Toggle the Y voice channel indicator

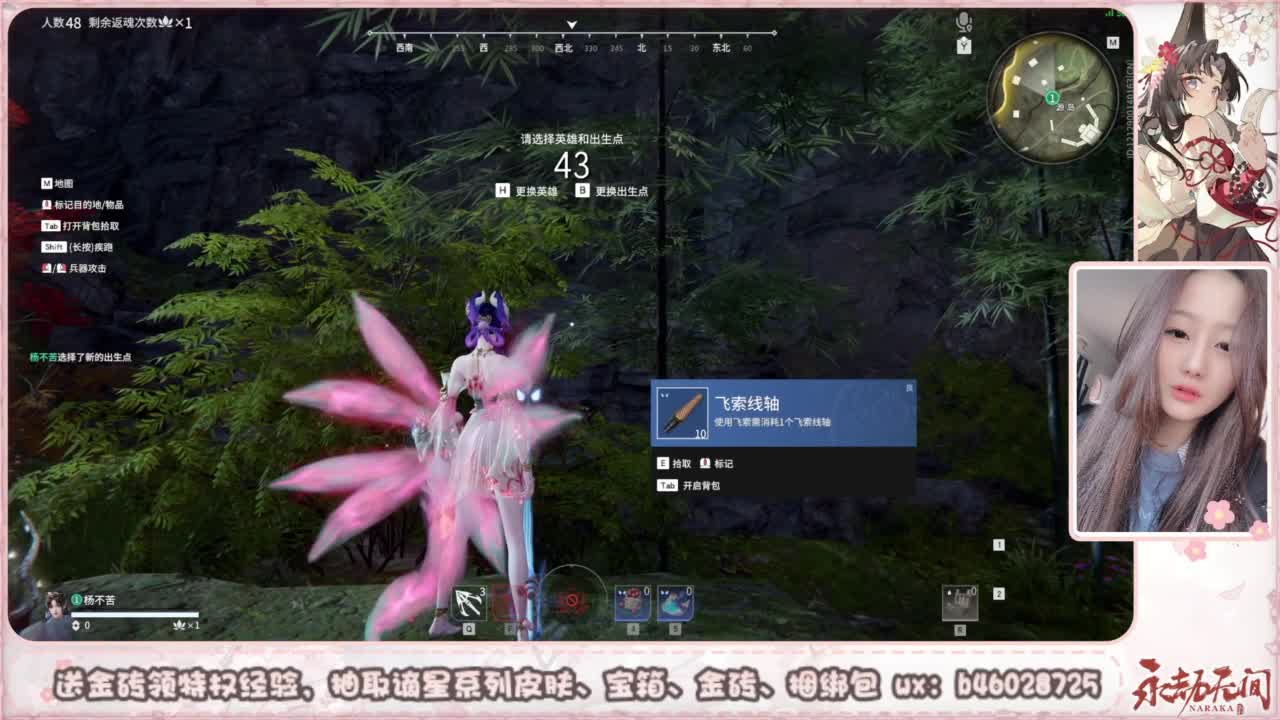964,45
